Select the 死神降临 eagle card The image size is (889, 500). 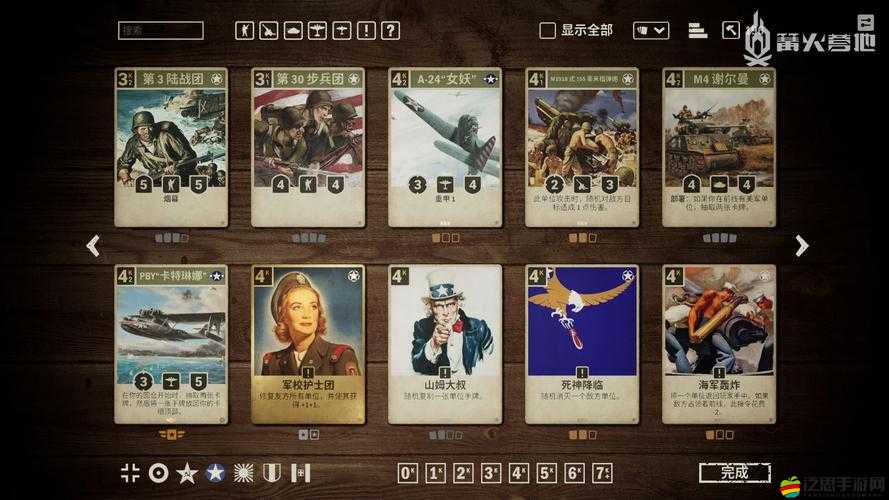581,344
